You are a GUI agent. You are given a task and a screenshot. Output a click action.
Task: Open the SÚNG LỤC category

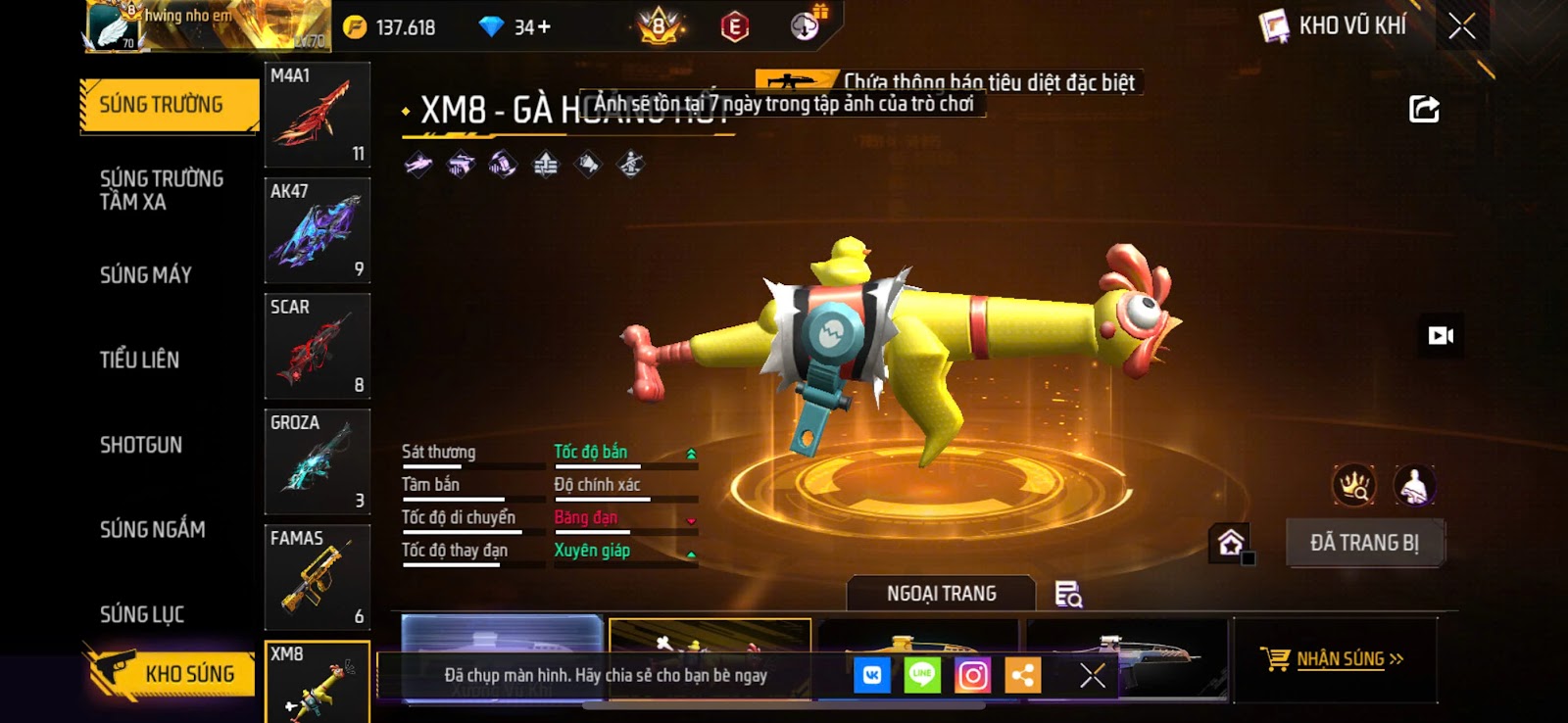point(142,614)
